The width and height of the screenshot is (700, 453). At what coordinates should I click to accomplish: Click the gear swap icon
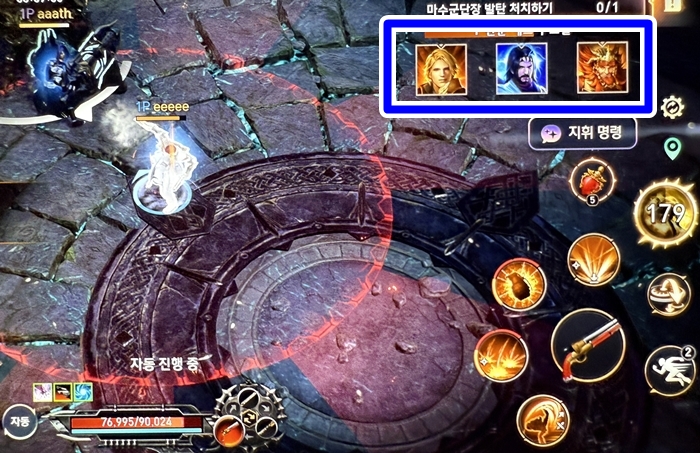tap(672, 106)
